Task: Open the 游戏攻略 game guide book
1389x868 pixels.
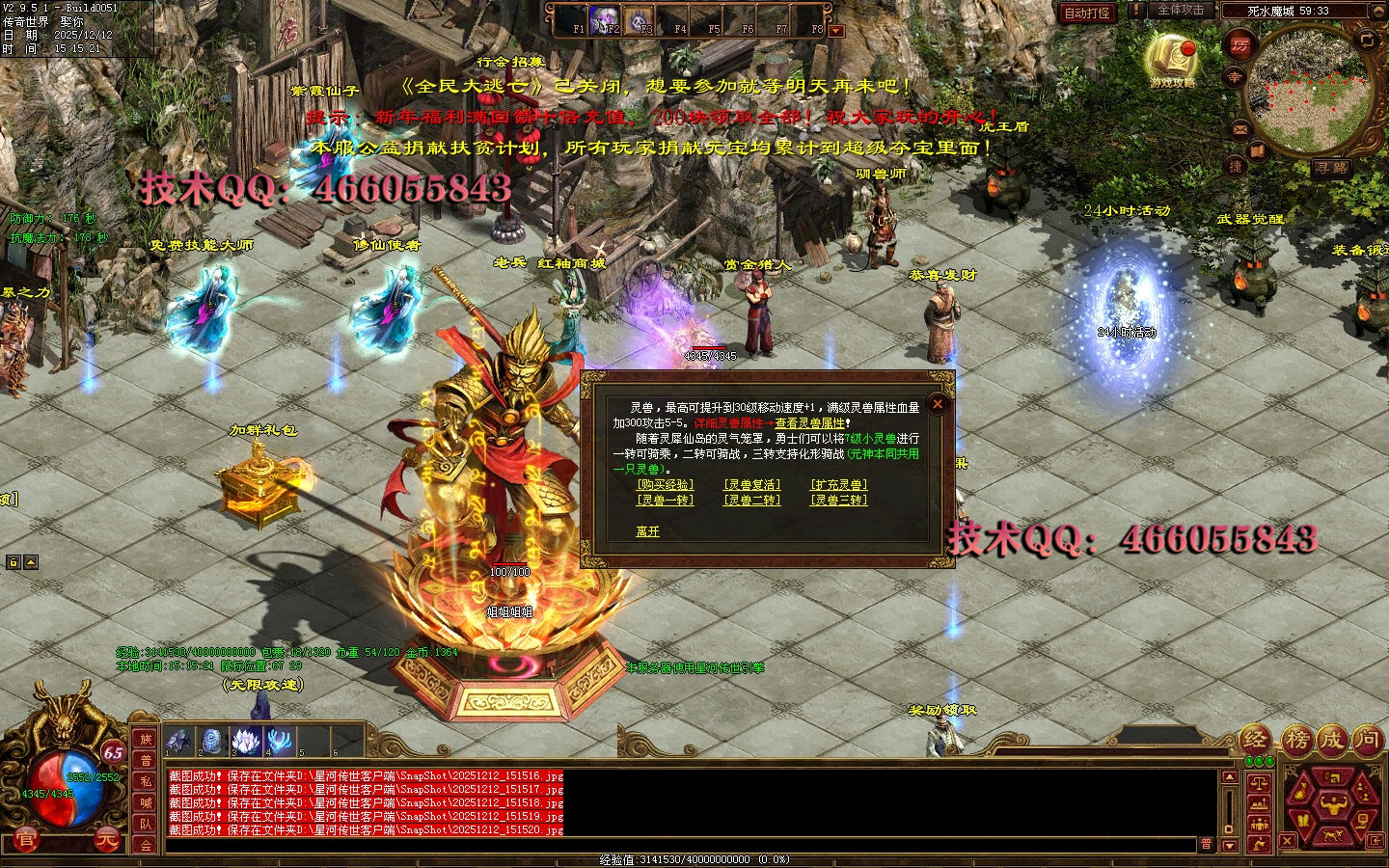Action: (x=1172, y=58)
